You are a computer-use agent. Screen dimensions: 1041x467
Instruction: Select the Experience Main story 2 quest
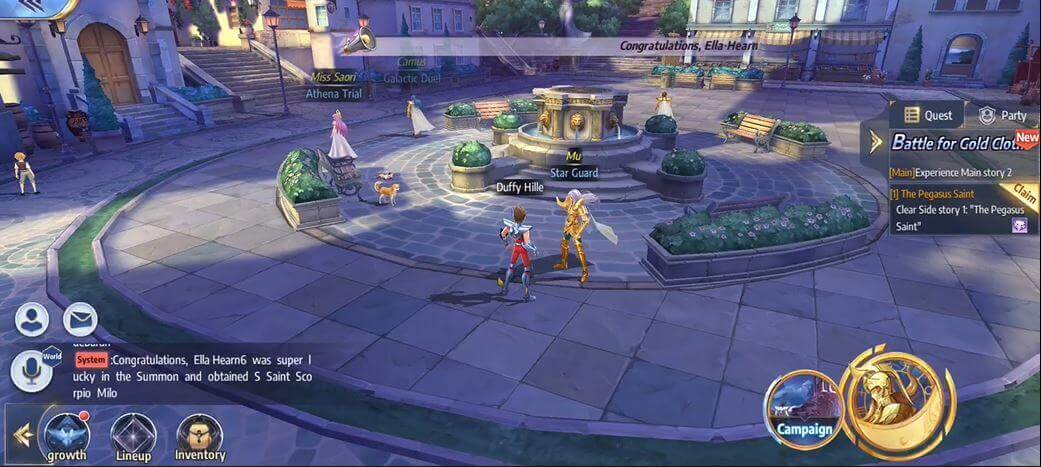(x=956, y=172)
